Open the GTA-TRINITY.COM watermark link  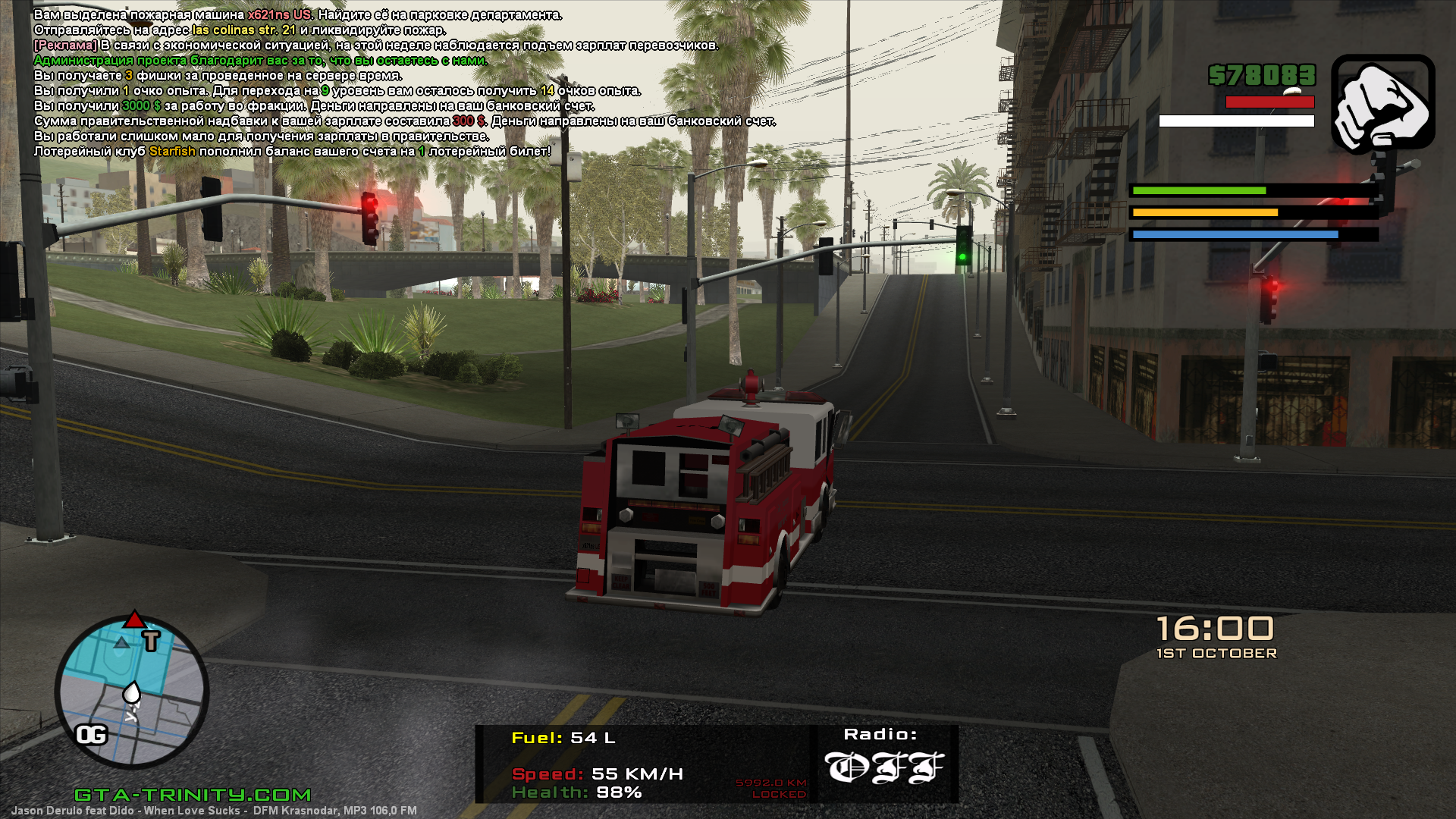[x=193, y=794]
